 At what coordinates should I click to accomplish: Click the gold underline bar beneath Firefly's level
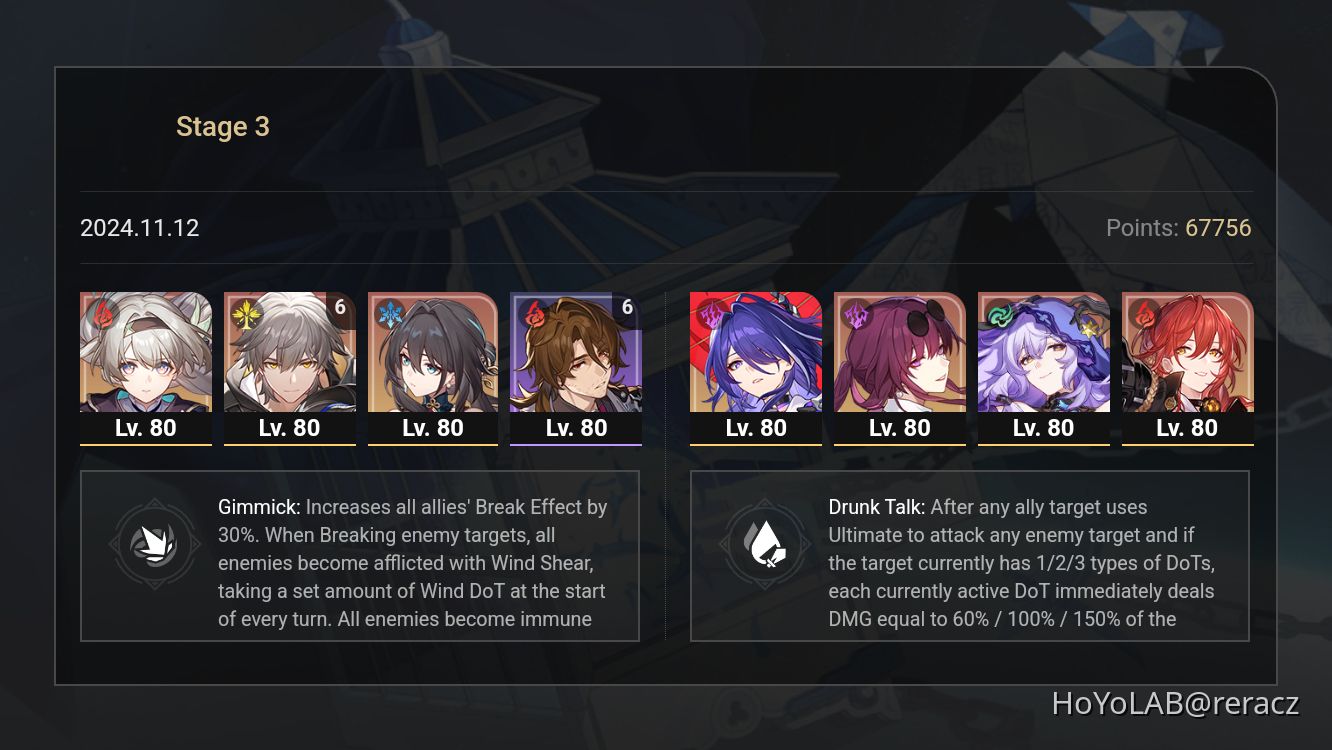click(x=145, y=445)
